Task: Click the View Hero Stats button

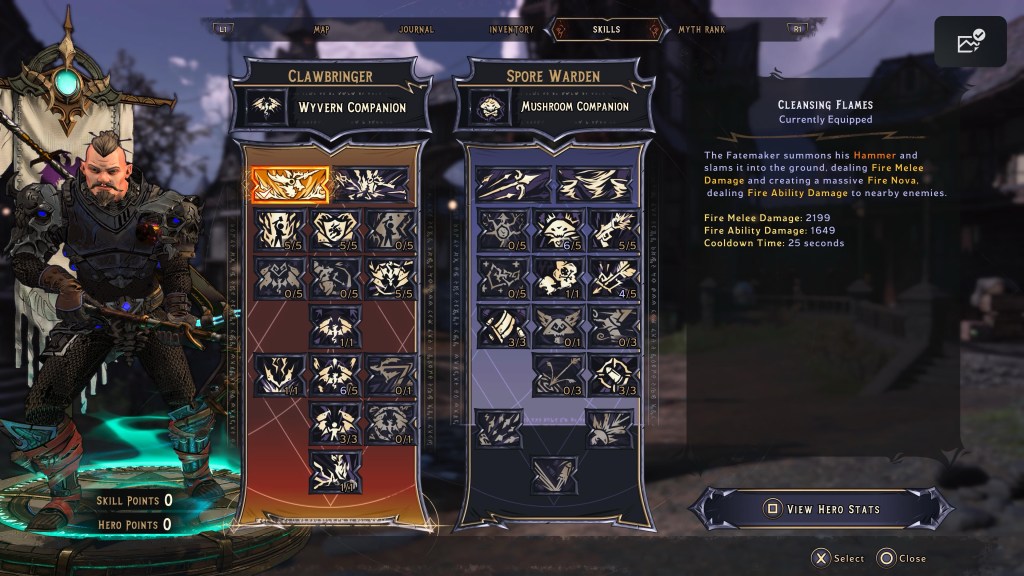Action: point(822,509)
